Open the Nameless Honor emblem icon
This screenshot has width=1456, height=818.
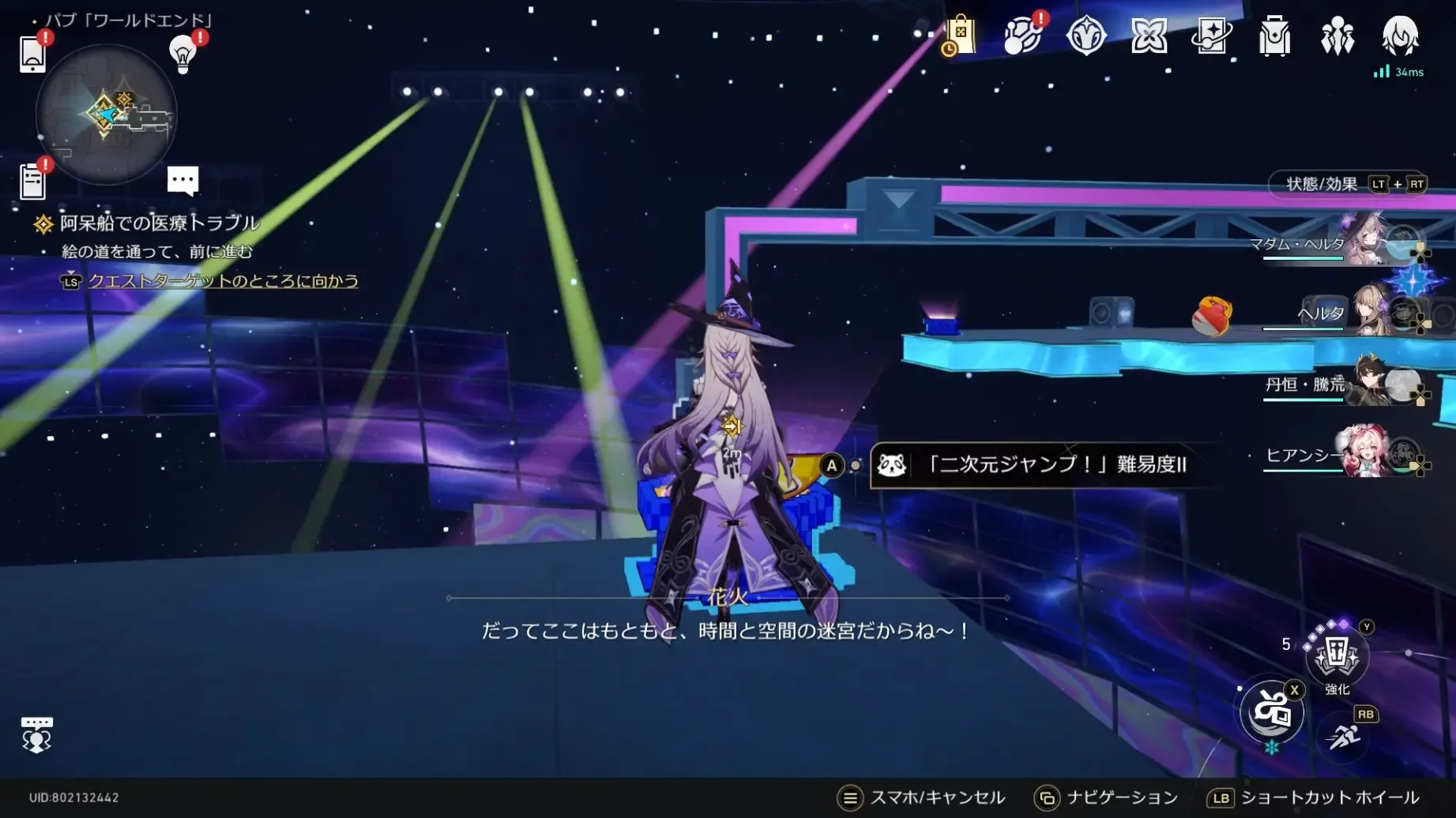[1085, 37]
